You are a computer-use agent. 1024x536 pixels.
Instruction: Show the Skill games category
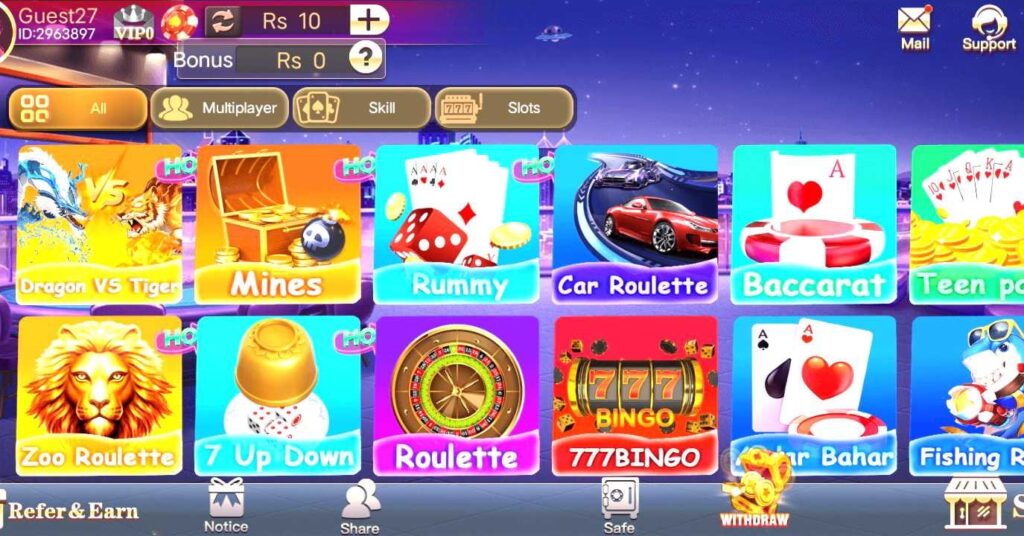pos(361,108)
